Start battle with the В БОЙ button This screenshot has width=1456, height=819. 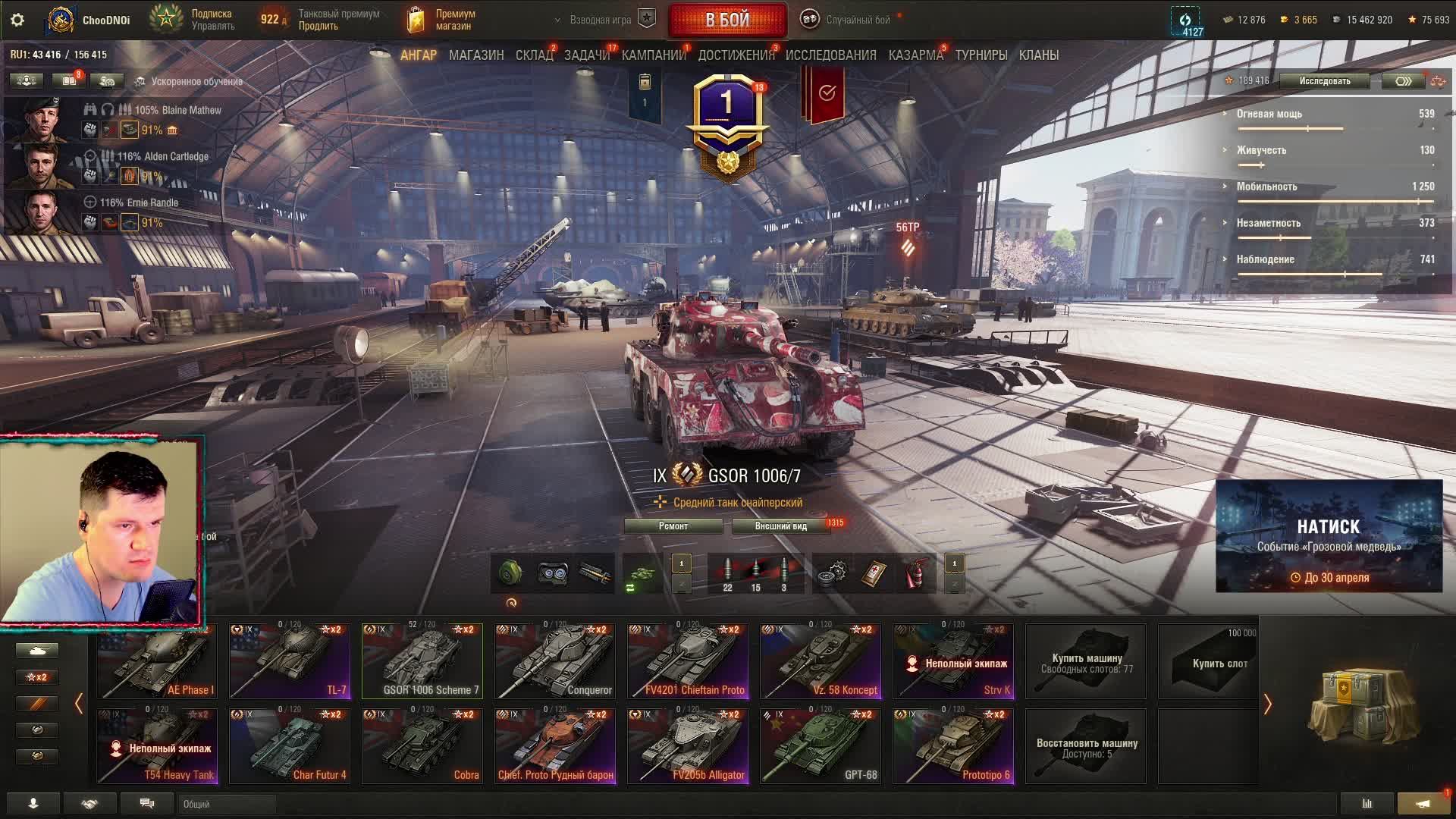(727, 20)
